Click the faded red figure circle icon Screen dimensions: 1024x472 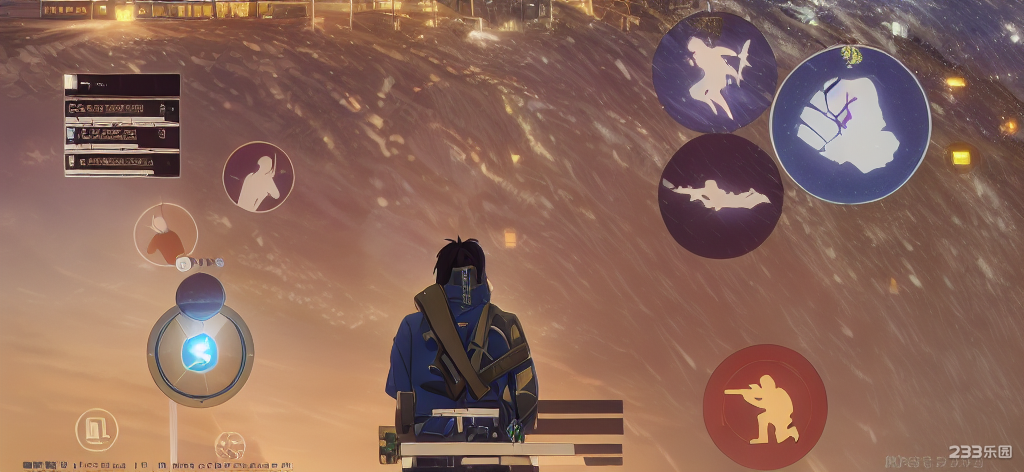pos(165,235)
